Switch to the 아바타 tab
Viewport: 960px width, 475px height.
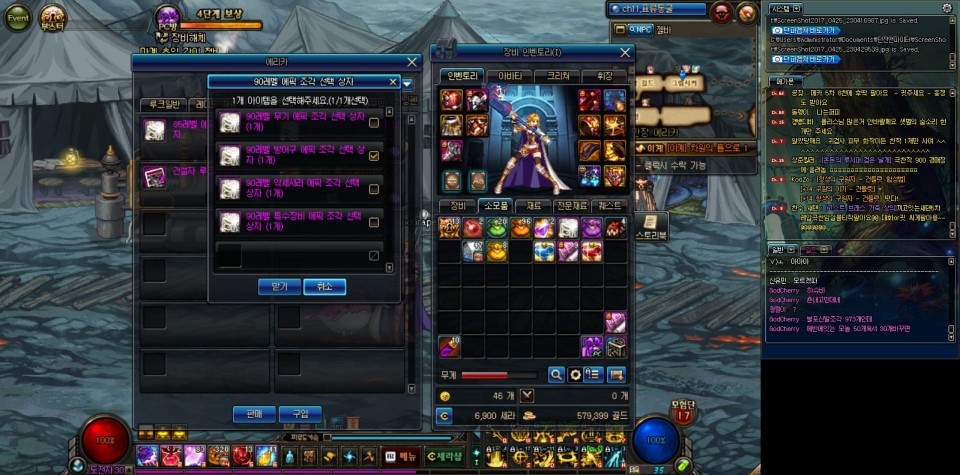tap(509, 76)
